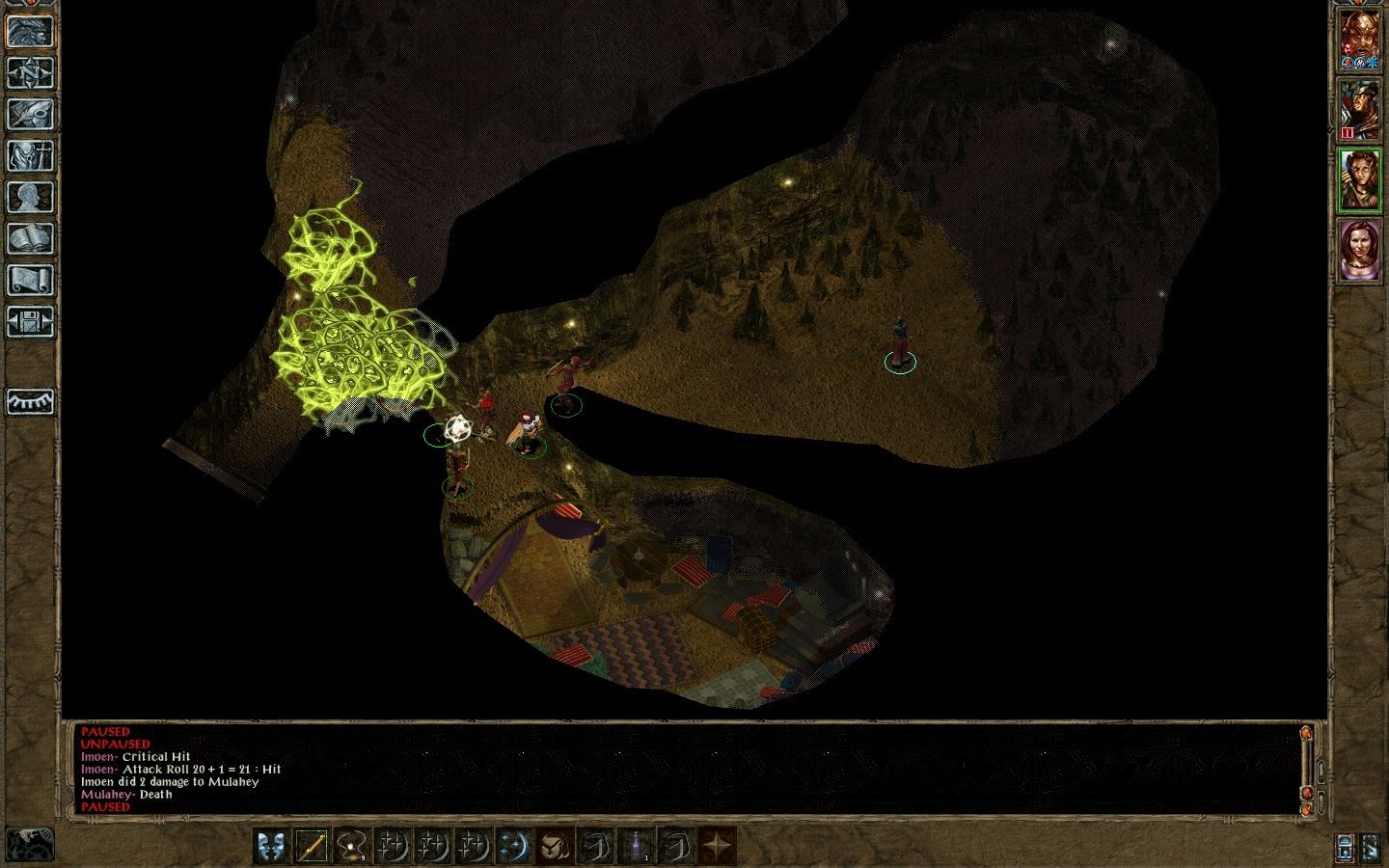Open the journal with the quill button
Viewport: 1389px width, 868px height.
click(30, 114)
